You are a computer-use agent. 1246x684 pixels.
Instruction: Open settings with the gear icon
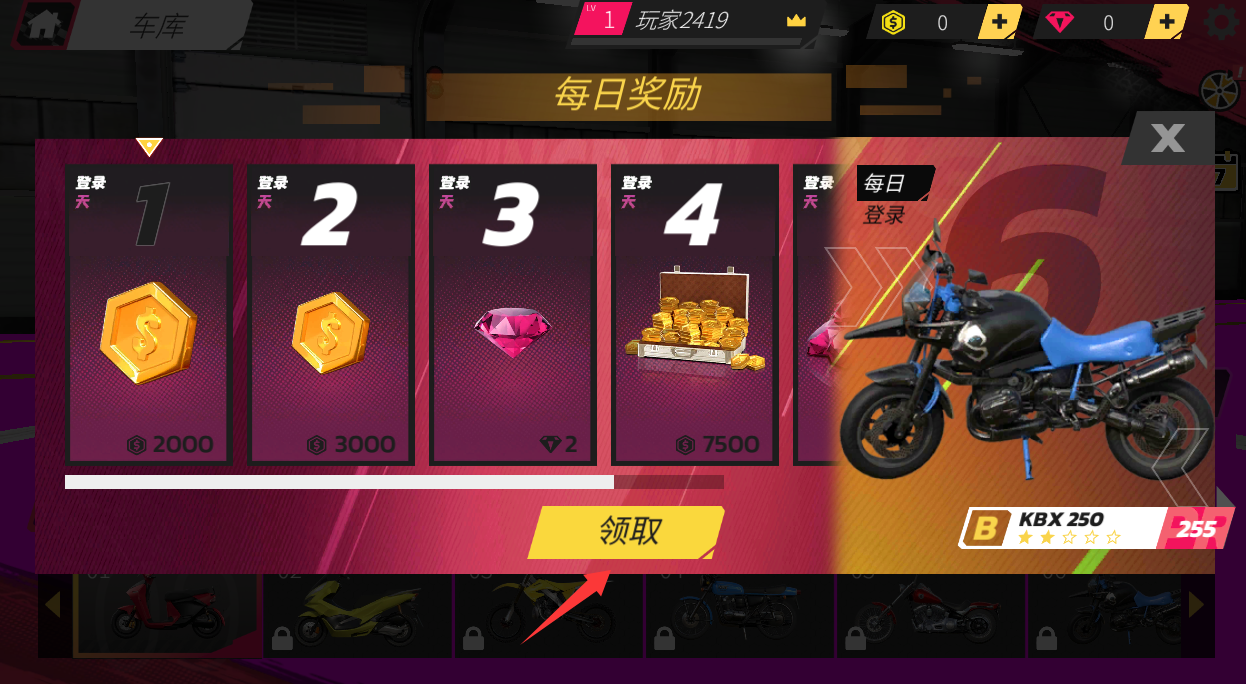1222,23
